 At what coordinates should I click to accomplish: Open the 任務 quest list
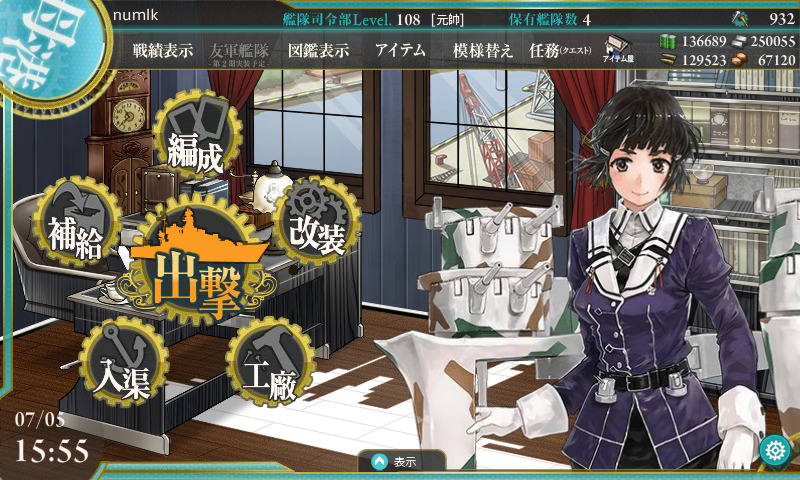tap(560, 51)
